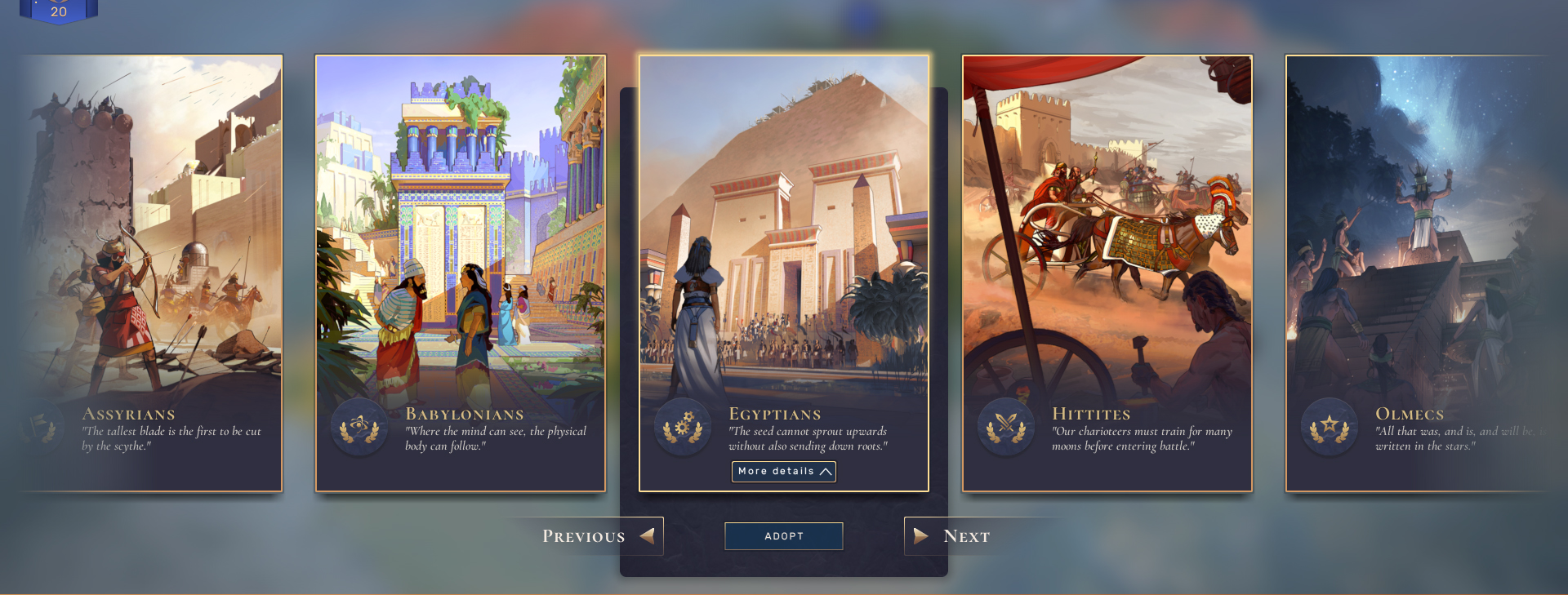1568x595 pixels.
Task: Click the Egyptians builder affinity gear icon
Action: pyautogui.click(x=683, y=427)
